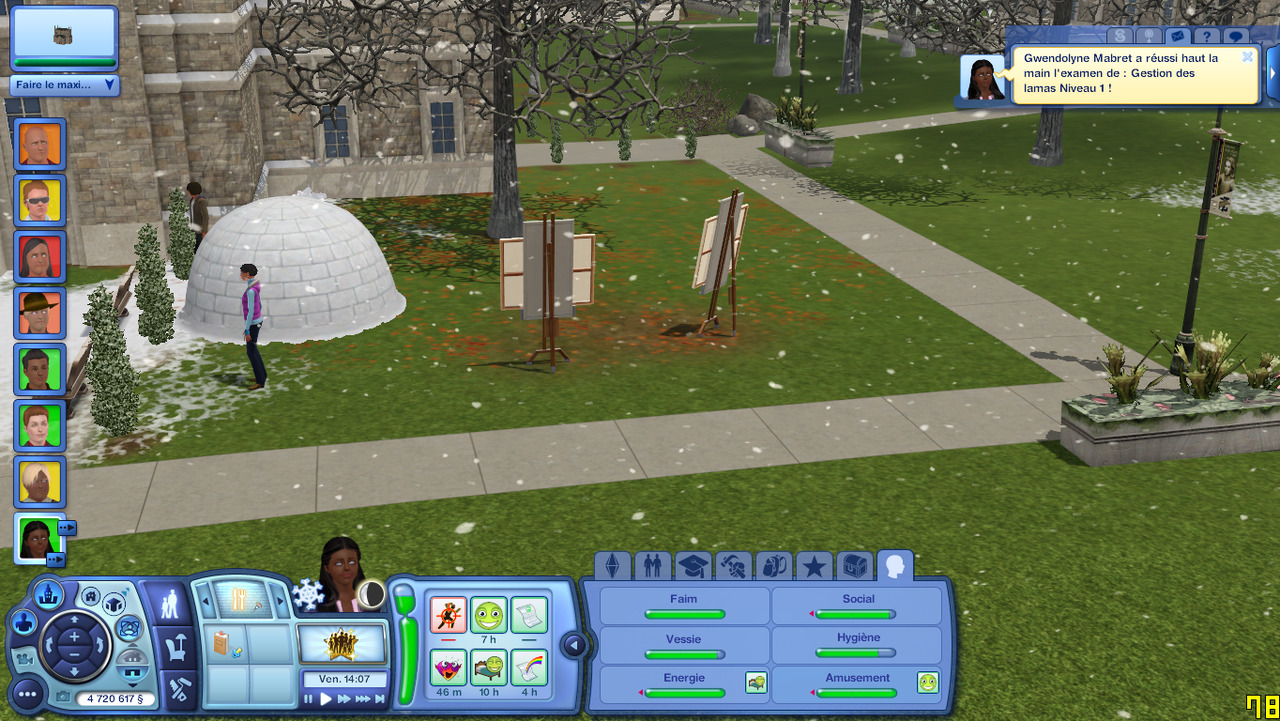The height and width of the screenshot is (721, 1280).
Task: Pause the game
Action: (x=309, y=699)
